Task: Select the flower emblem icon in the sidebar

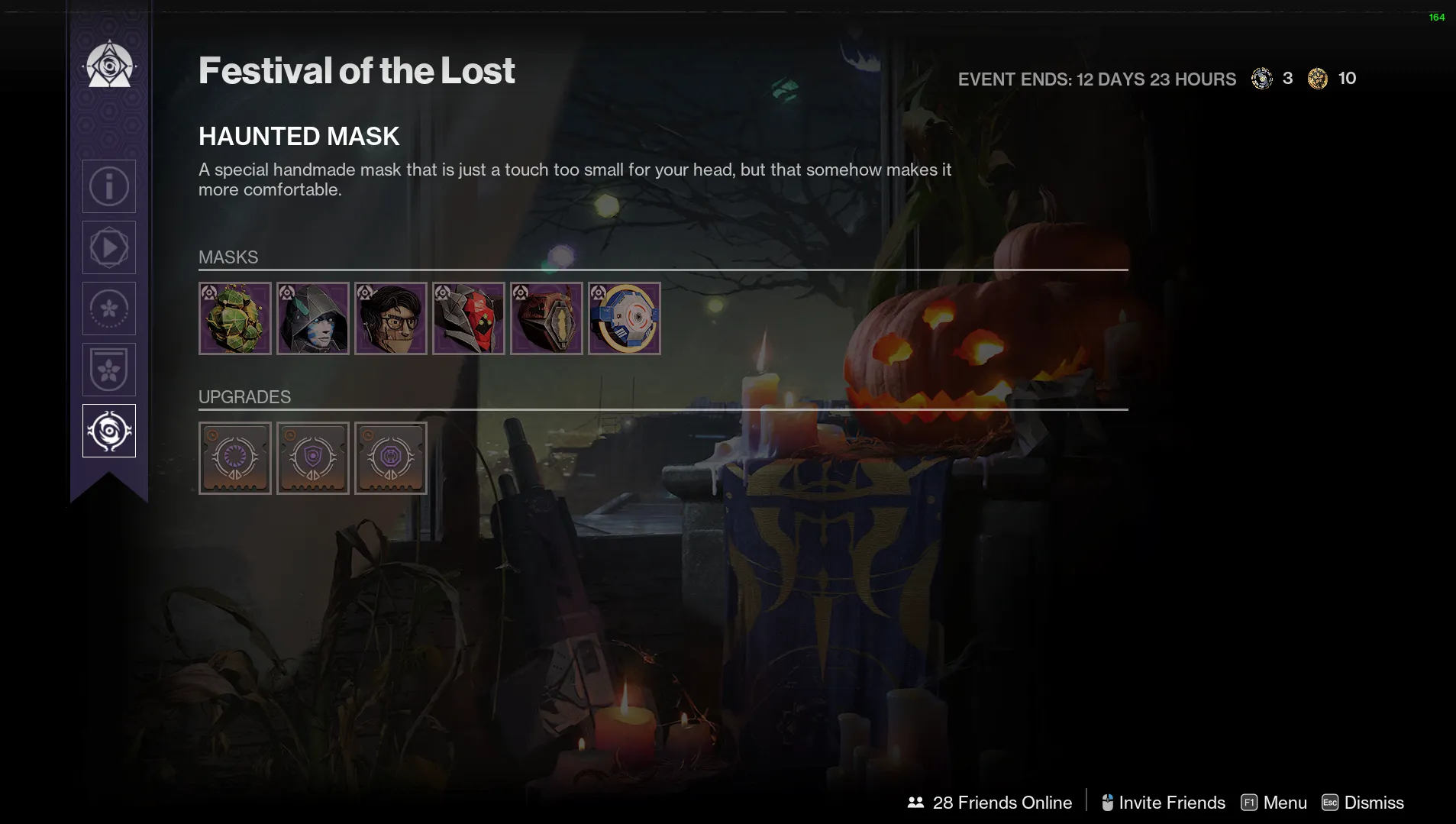Action: (108, 308)
